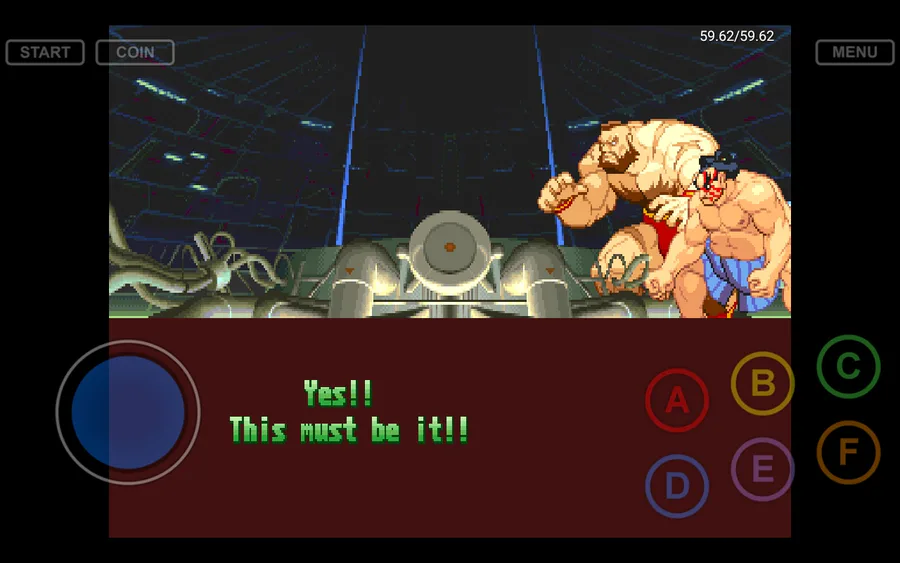Tap the purple E action button
The image size is (900, 563).
tap(762, 469)
